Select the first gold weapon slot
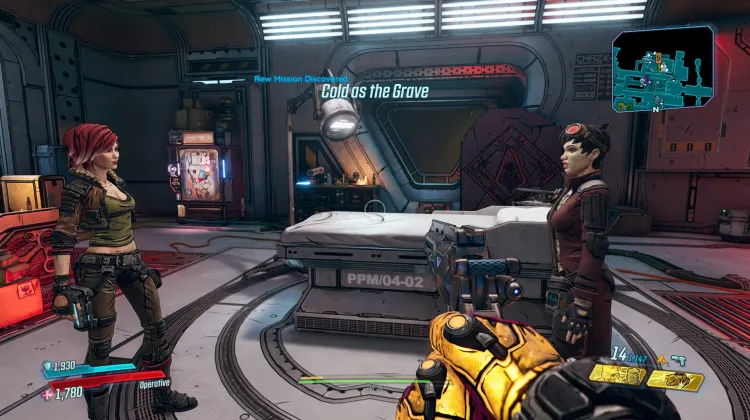The width and height of the screenshot is (750, 420). coord(617,375)
